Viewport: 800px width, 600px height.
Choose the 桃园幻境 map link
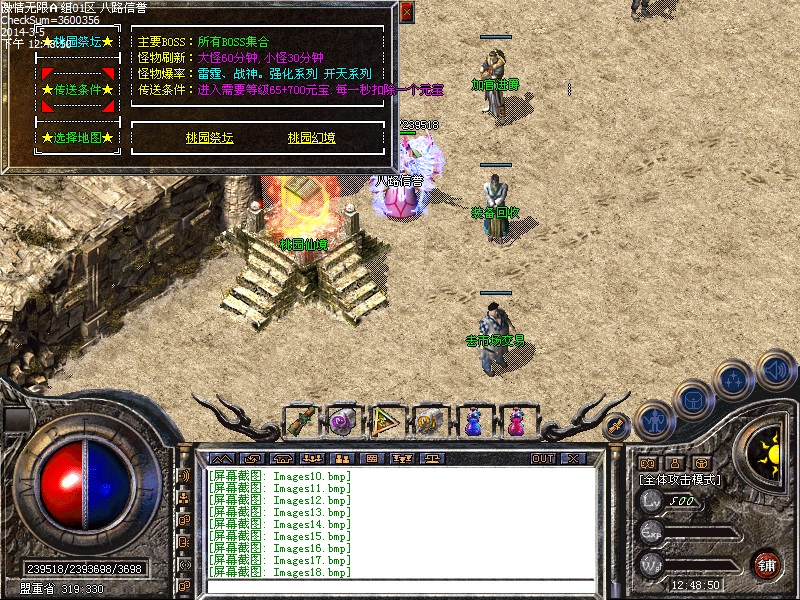pos(312,138)
